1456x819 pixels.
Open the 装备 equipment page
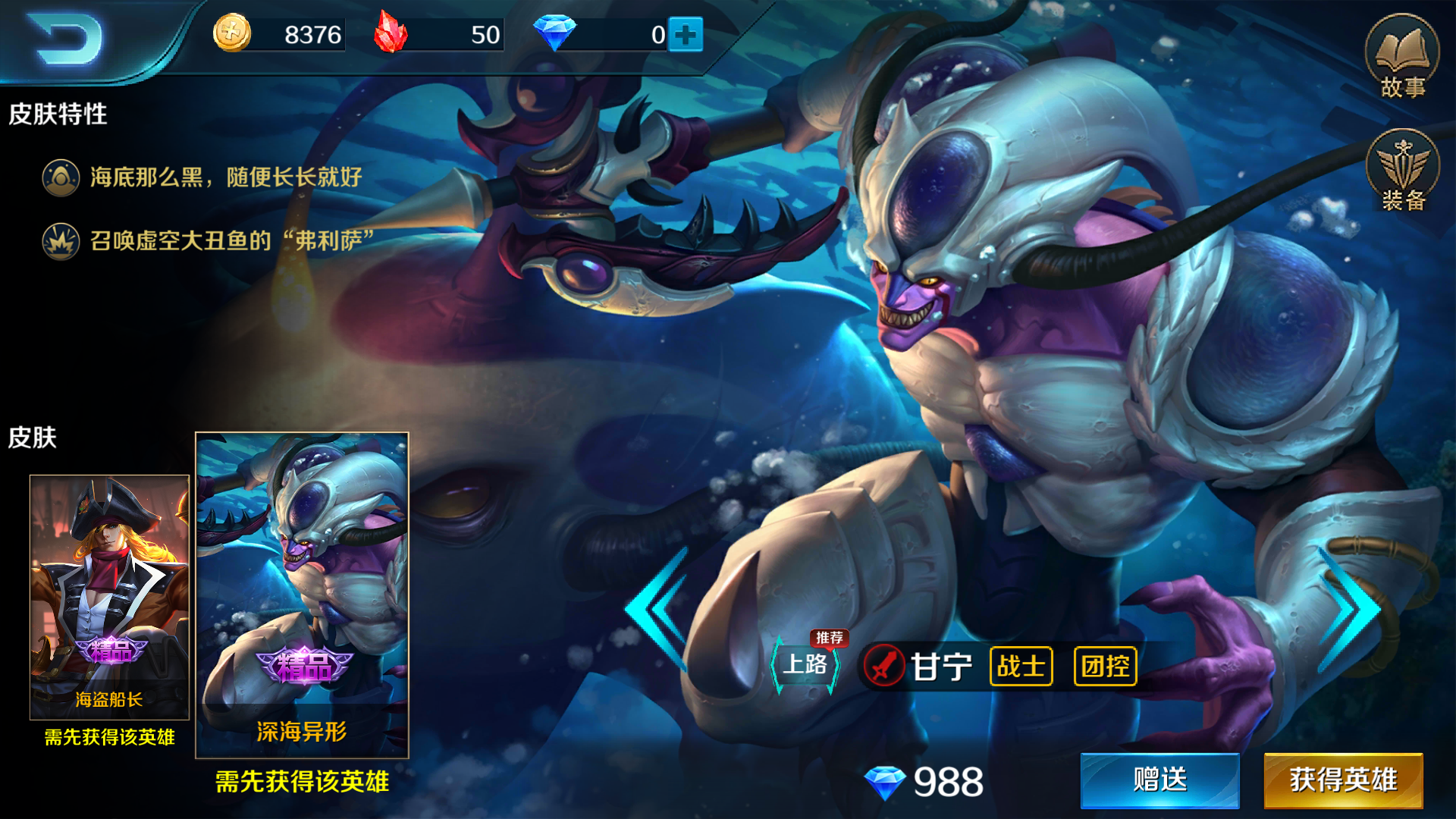pyautogui.click(x=1403, y=171)
